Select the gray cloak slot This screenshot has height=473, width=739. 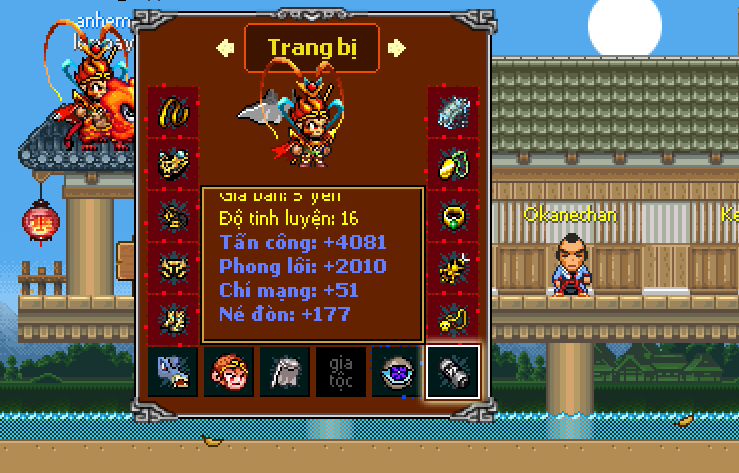(x=285, y=373)
